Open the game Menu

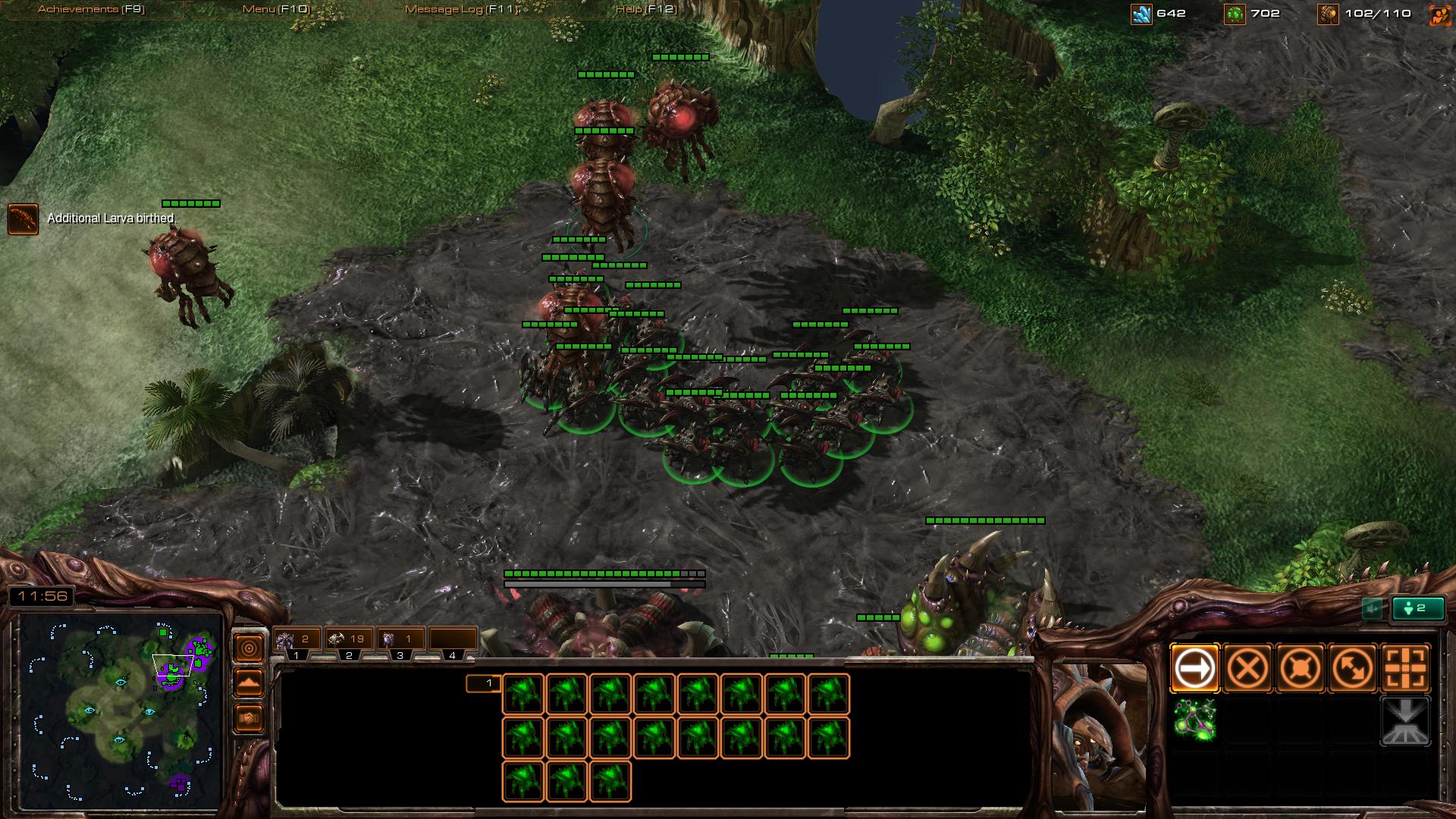pyautogui.click(x=275, y=9)
